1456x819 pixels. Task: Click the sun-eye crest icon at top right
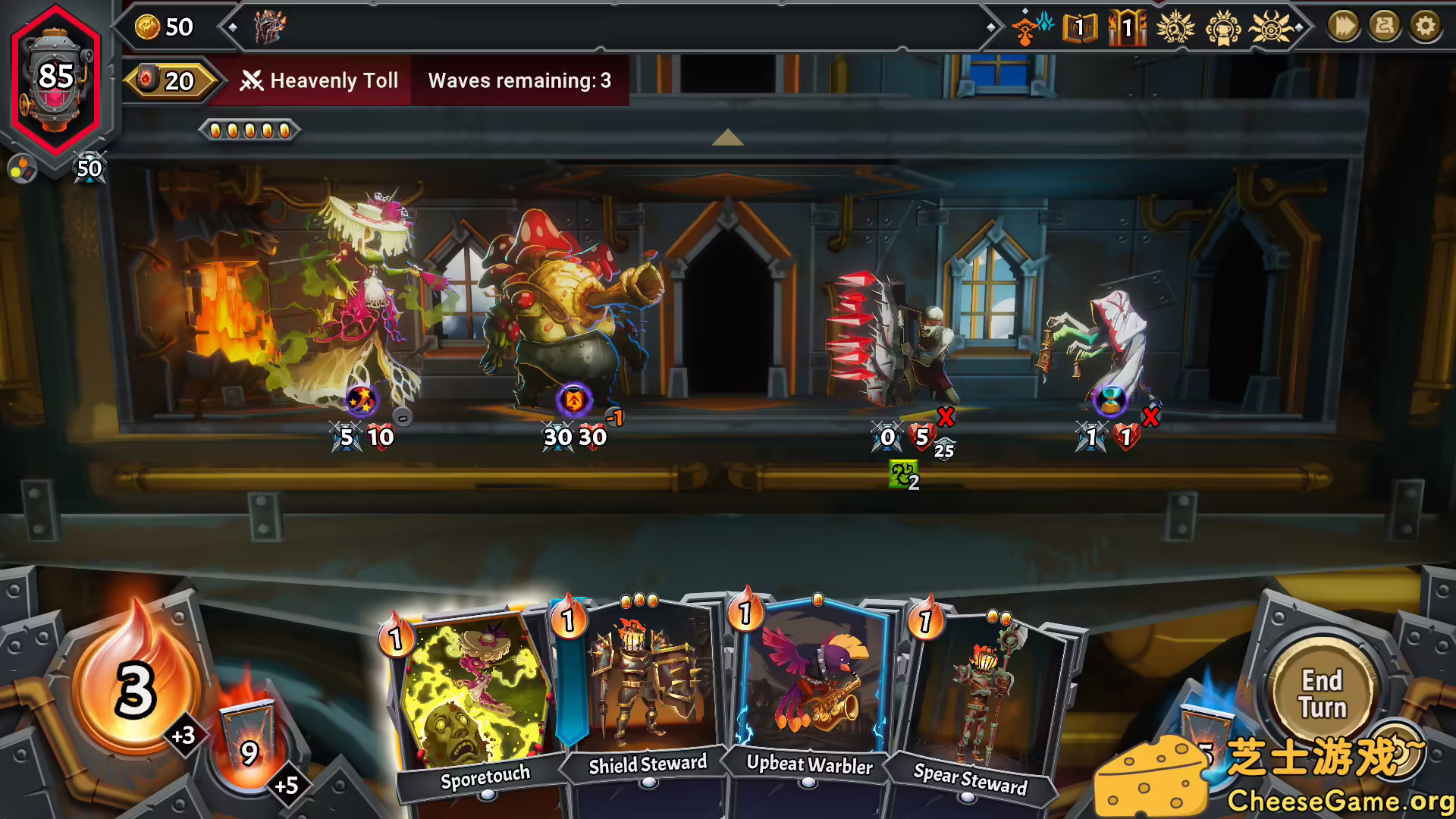tap(1269, 27)
